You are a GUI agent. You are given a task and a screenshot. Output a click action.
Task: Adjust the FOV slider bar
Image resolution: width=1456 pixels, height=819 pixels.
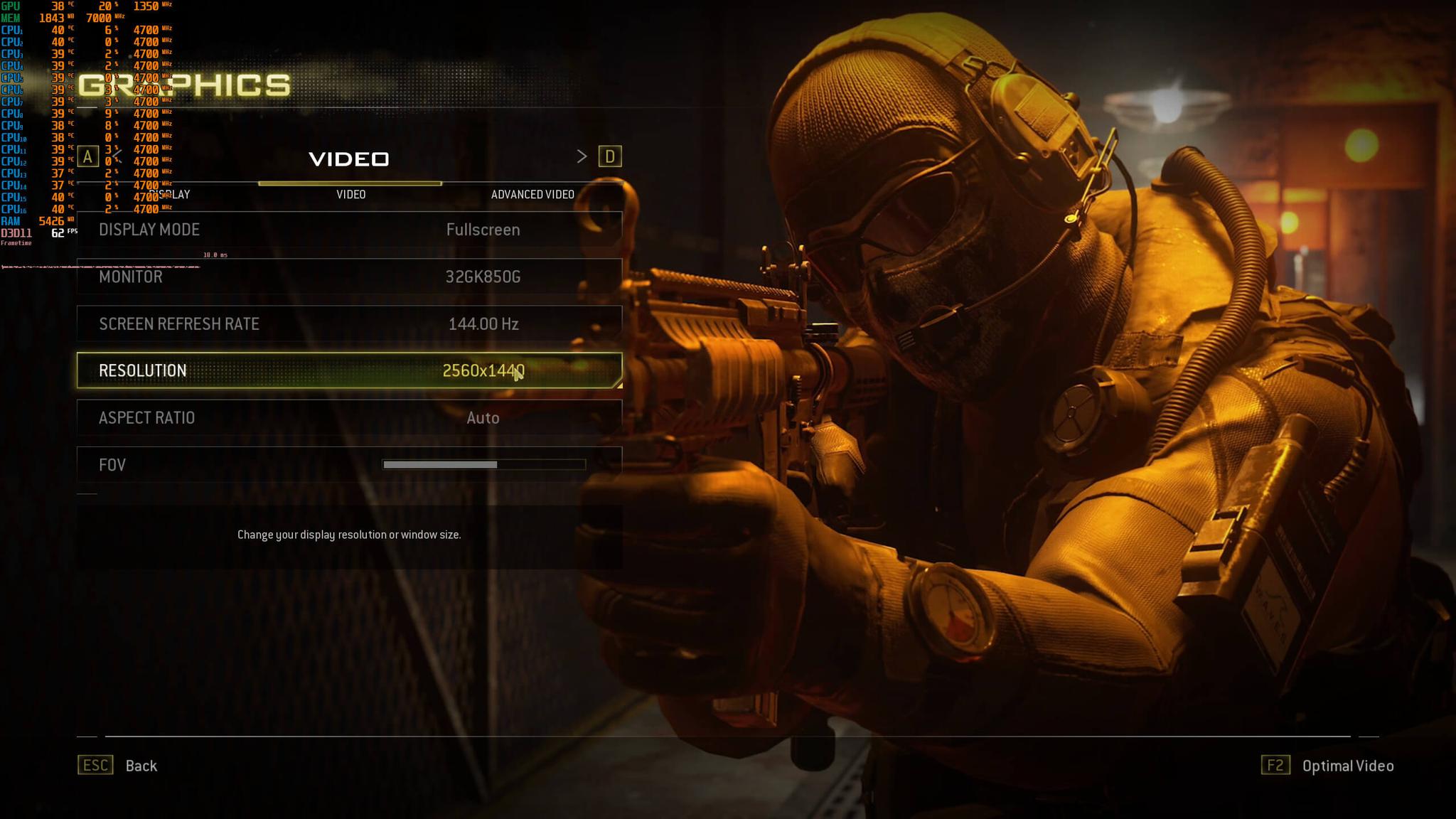(x=483, y=465)
